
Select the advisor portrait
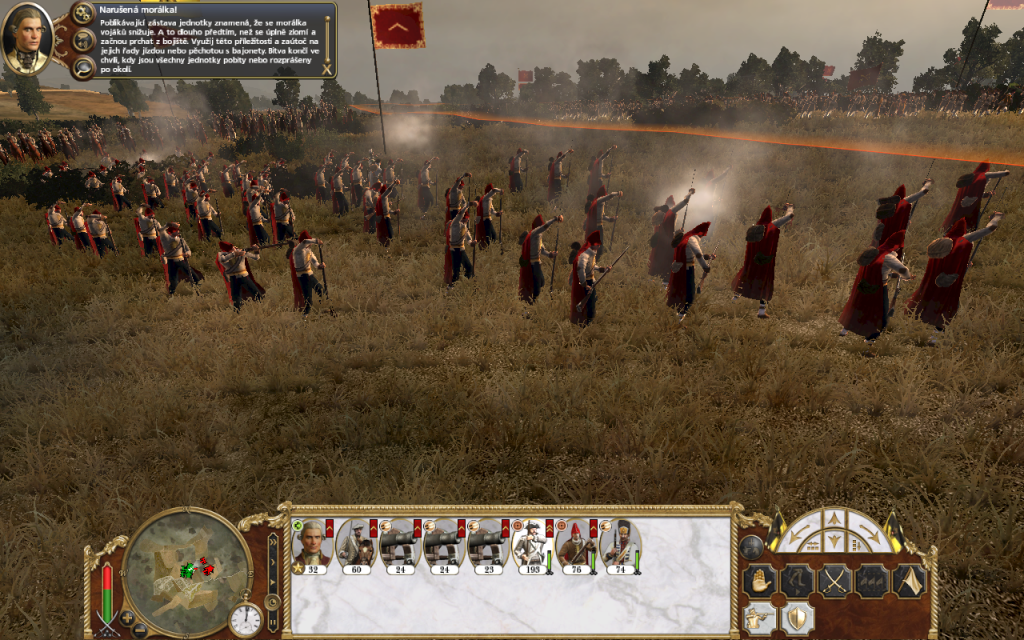pyautogui.click(x=27, y=39)
